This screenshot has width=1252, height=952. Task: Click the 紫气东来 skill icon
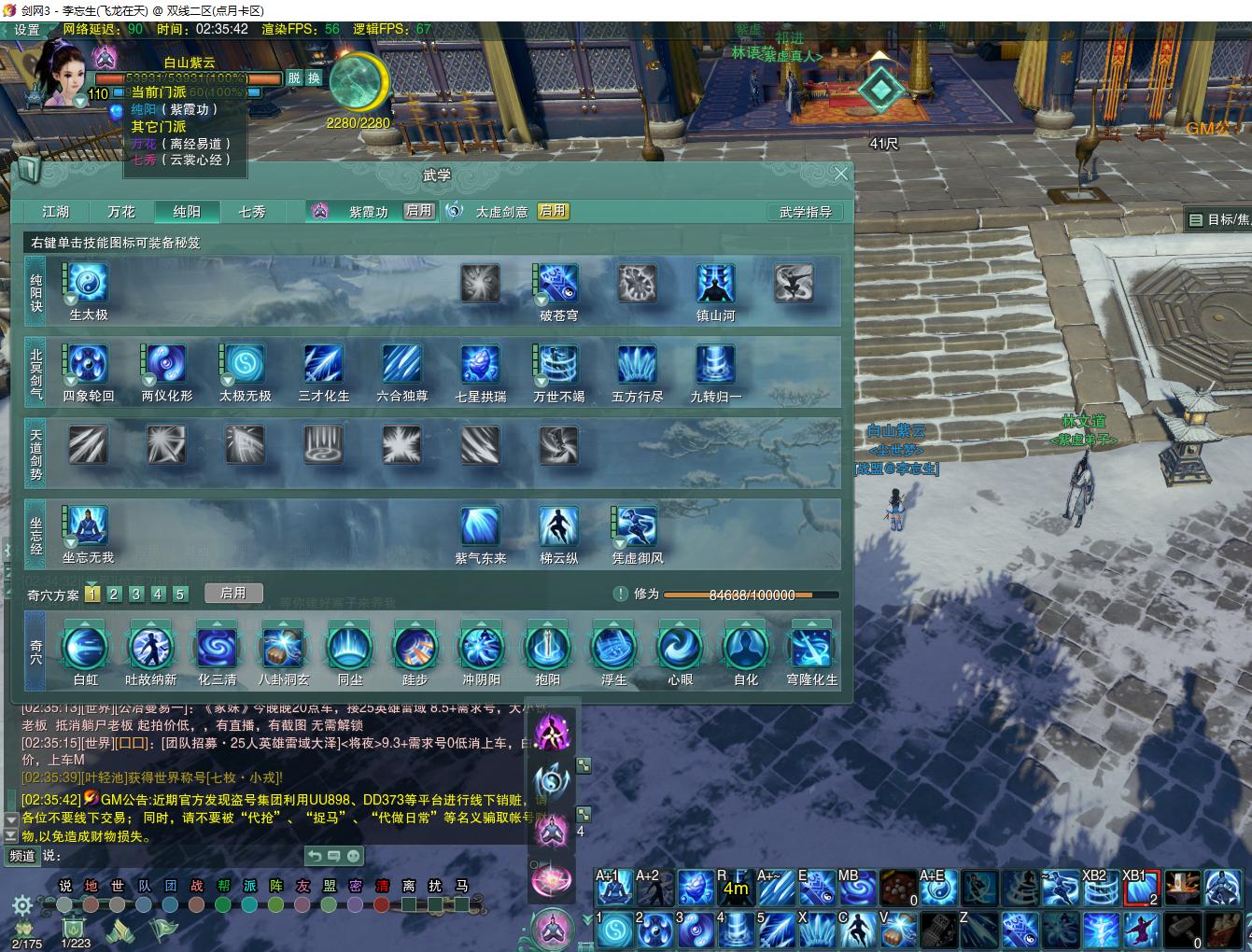(480, 526)
